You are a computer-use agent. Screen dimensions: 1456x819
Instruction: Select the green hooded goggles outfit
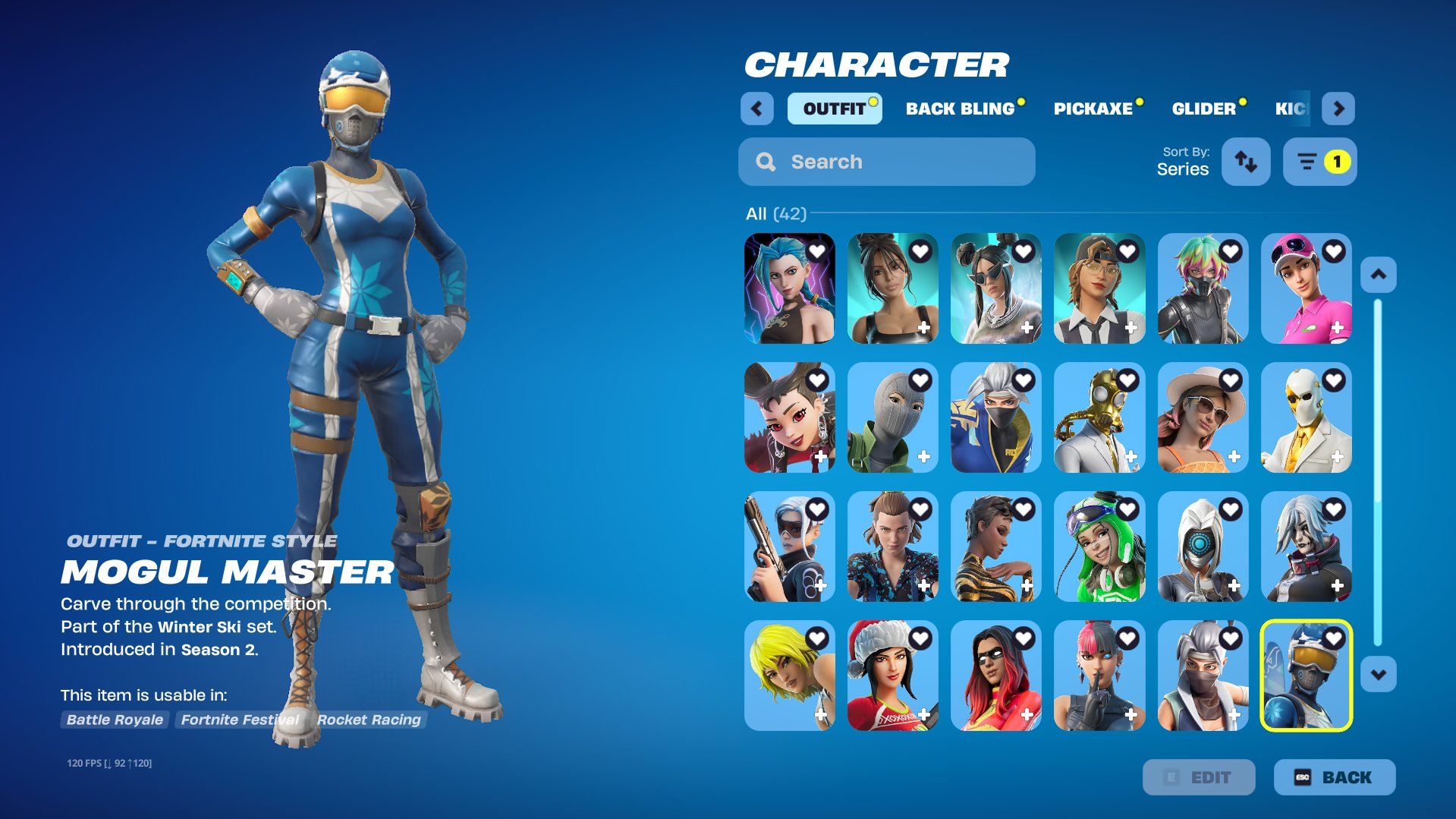tap(1099, 547)
